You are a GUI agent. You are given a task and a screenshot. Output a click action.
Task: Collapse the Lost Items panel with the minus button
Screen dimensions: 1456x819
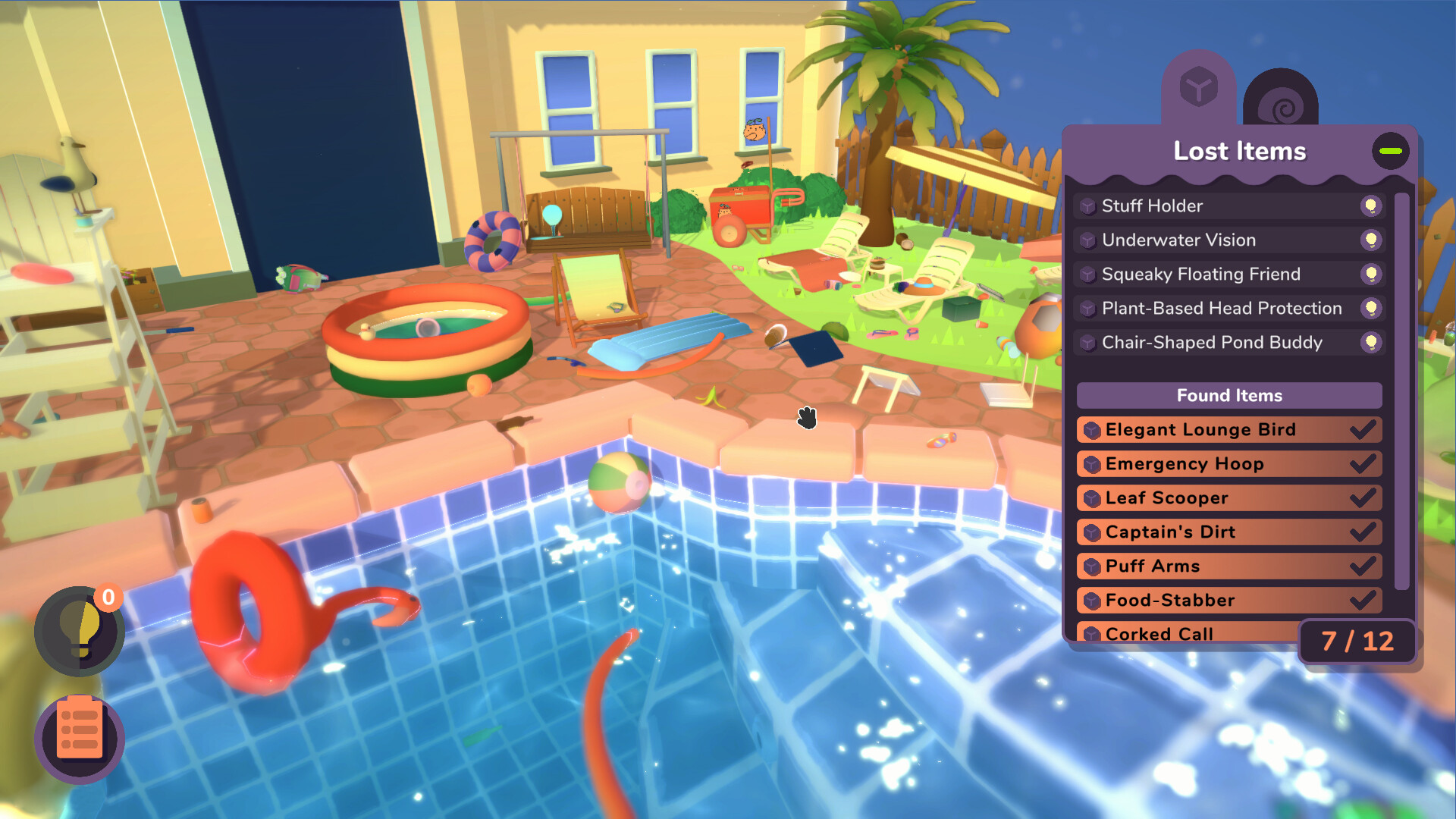point(1392,151)
